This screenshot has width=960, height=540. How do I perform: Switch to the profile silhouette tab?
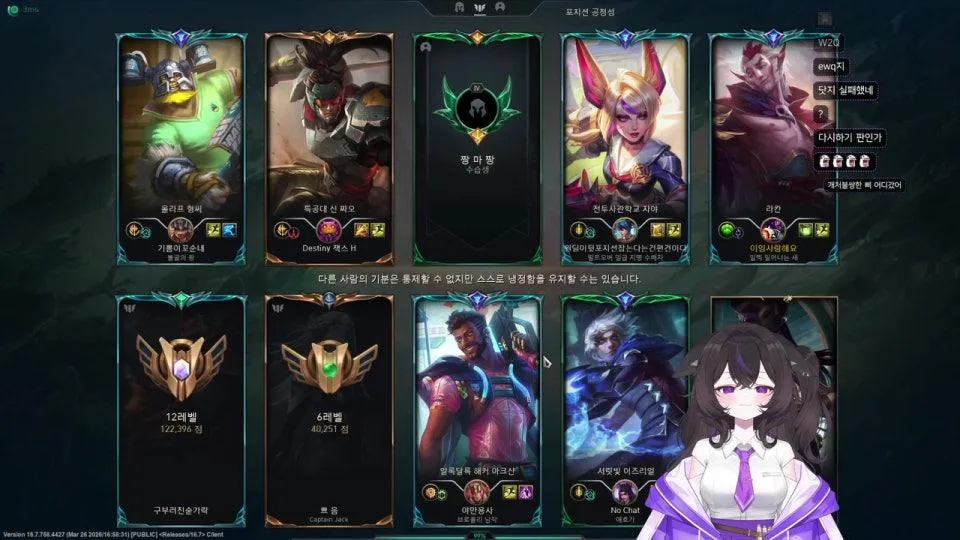click(x=500, y=7)
